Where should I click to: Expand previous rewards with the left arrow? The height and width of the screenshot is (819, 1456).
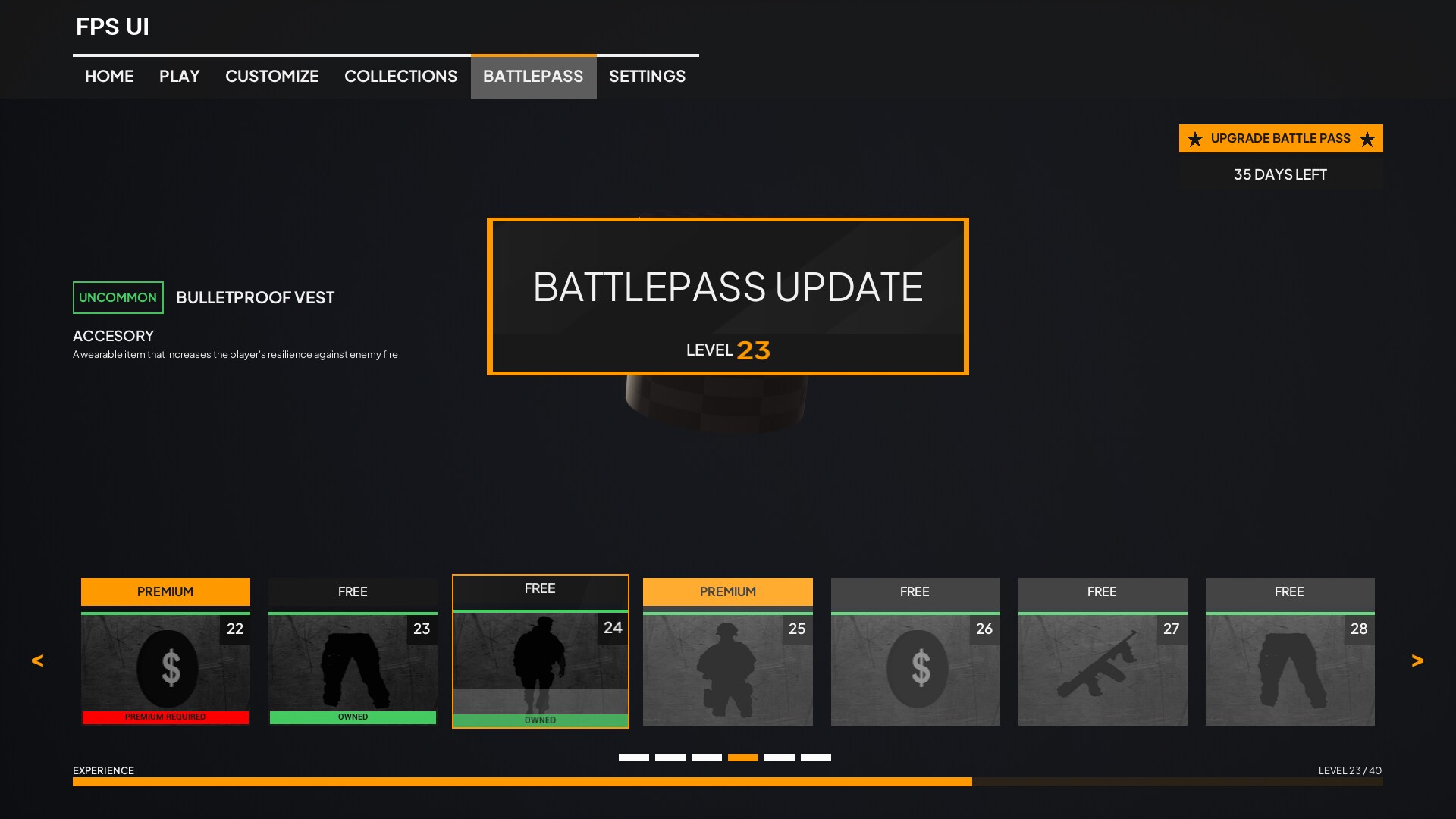[37, 661]
